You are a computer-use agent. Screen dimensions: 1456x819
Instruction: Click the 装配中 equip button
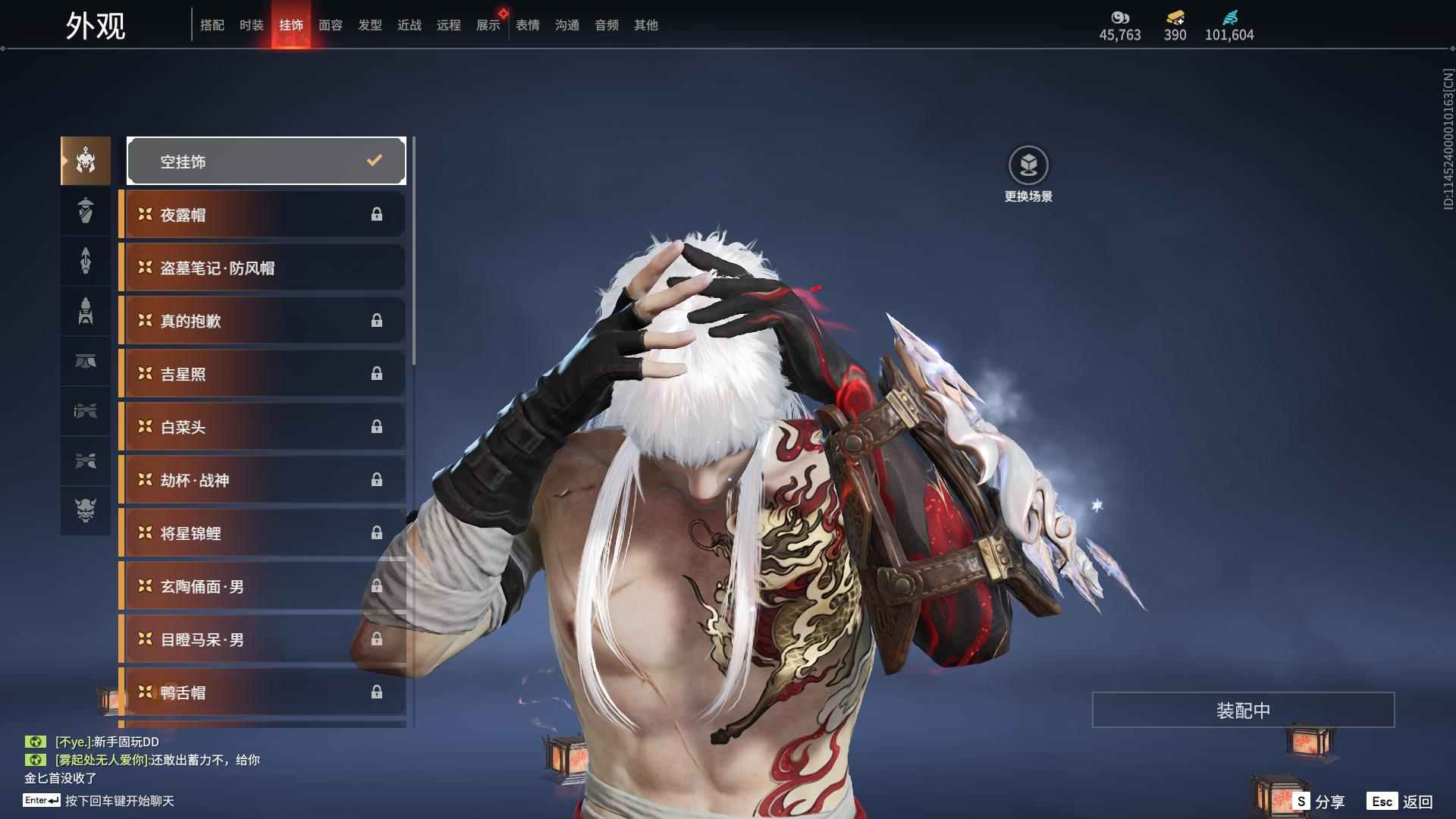click(x=1243, y=710)
